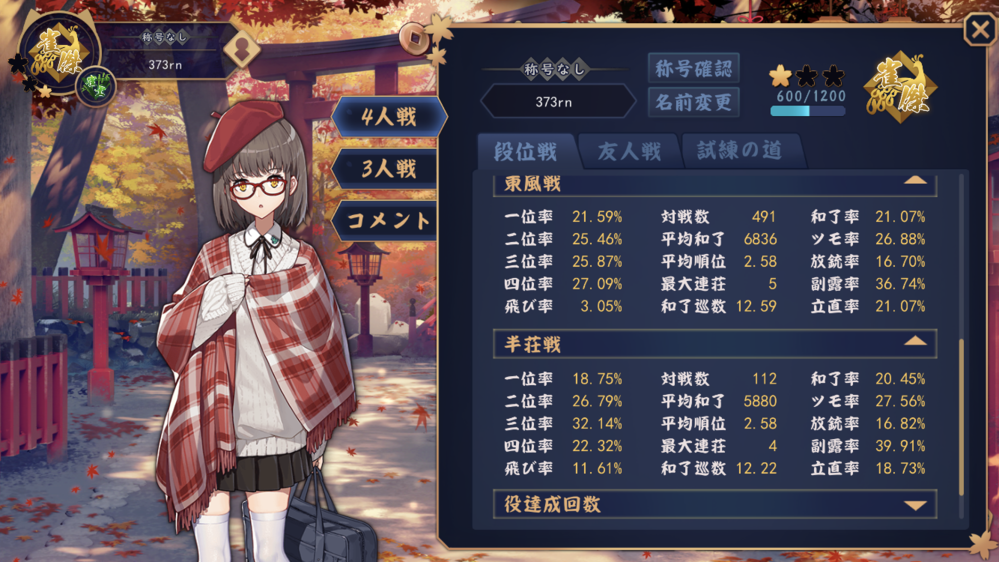Open the コメント section
The width and height of the screenshot is (999, 562).
point(389,221)
